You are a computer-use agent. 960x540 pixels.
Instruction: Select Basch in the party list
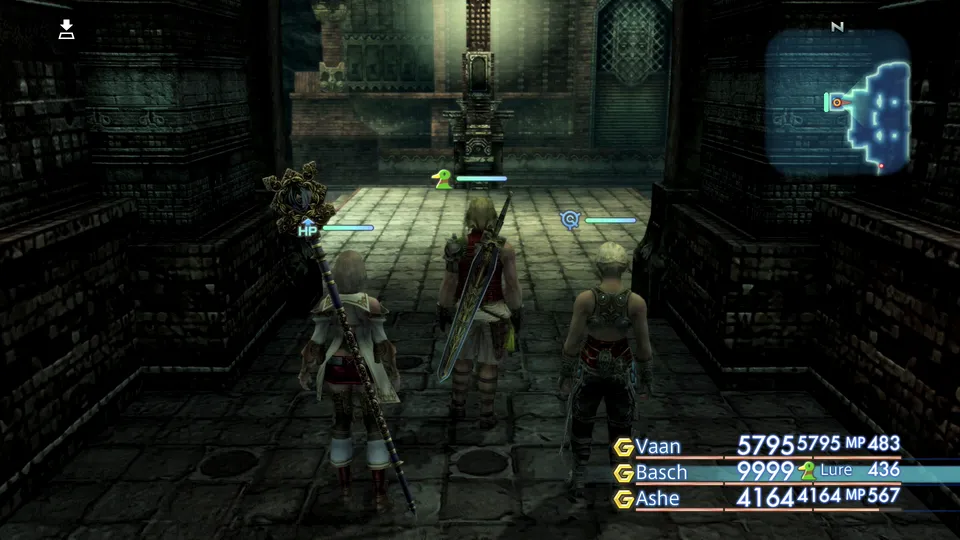660,471
